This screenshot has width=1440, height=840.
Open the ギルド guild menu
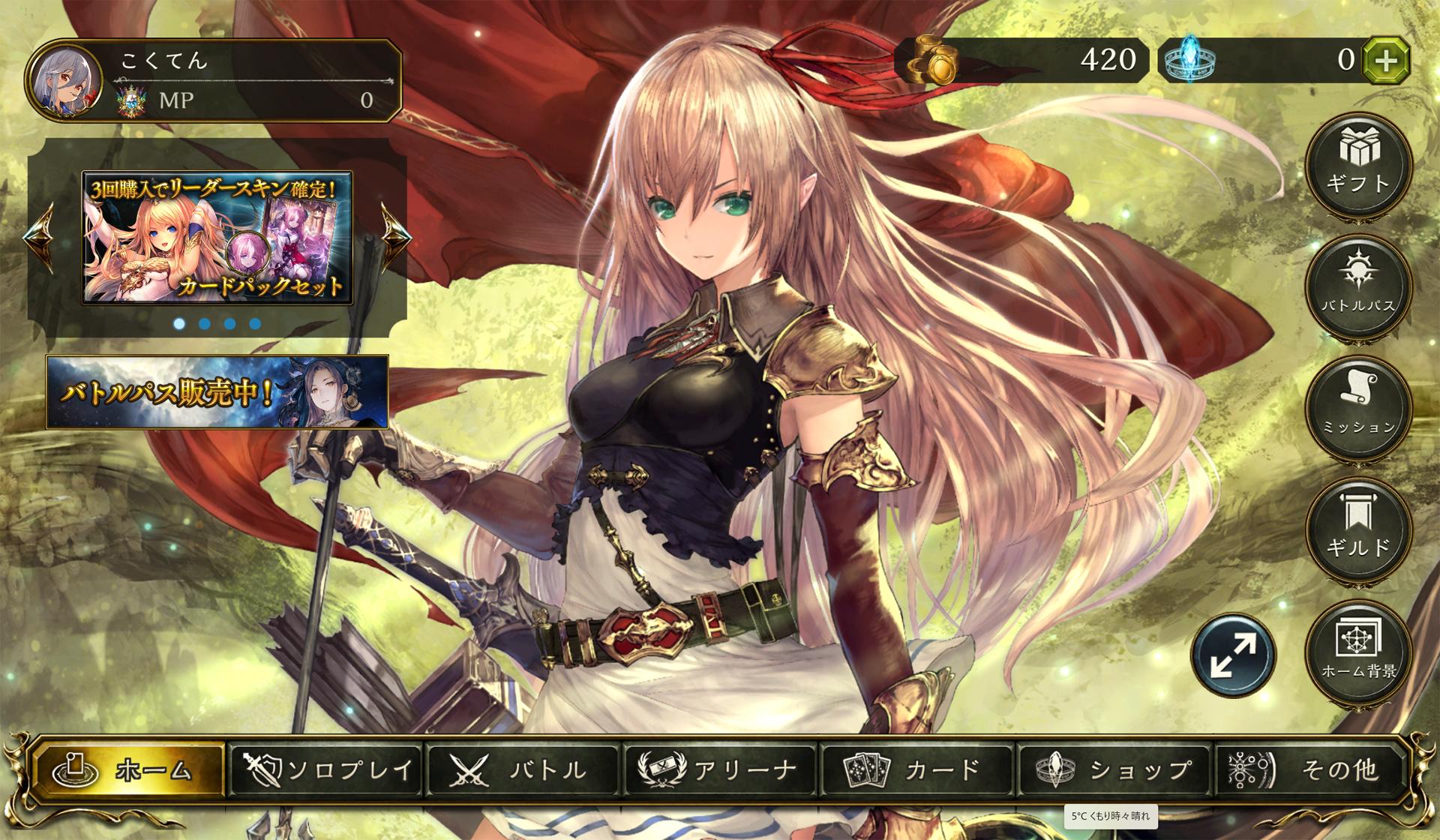[x=1358, y=529]
